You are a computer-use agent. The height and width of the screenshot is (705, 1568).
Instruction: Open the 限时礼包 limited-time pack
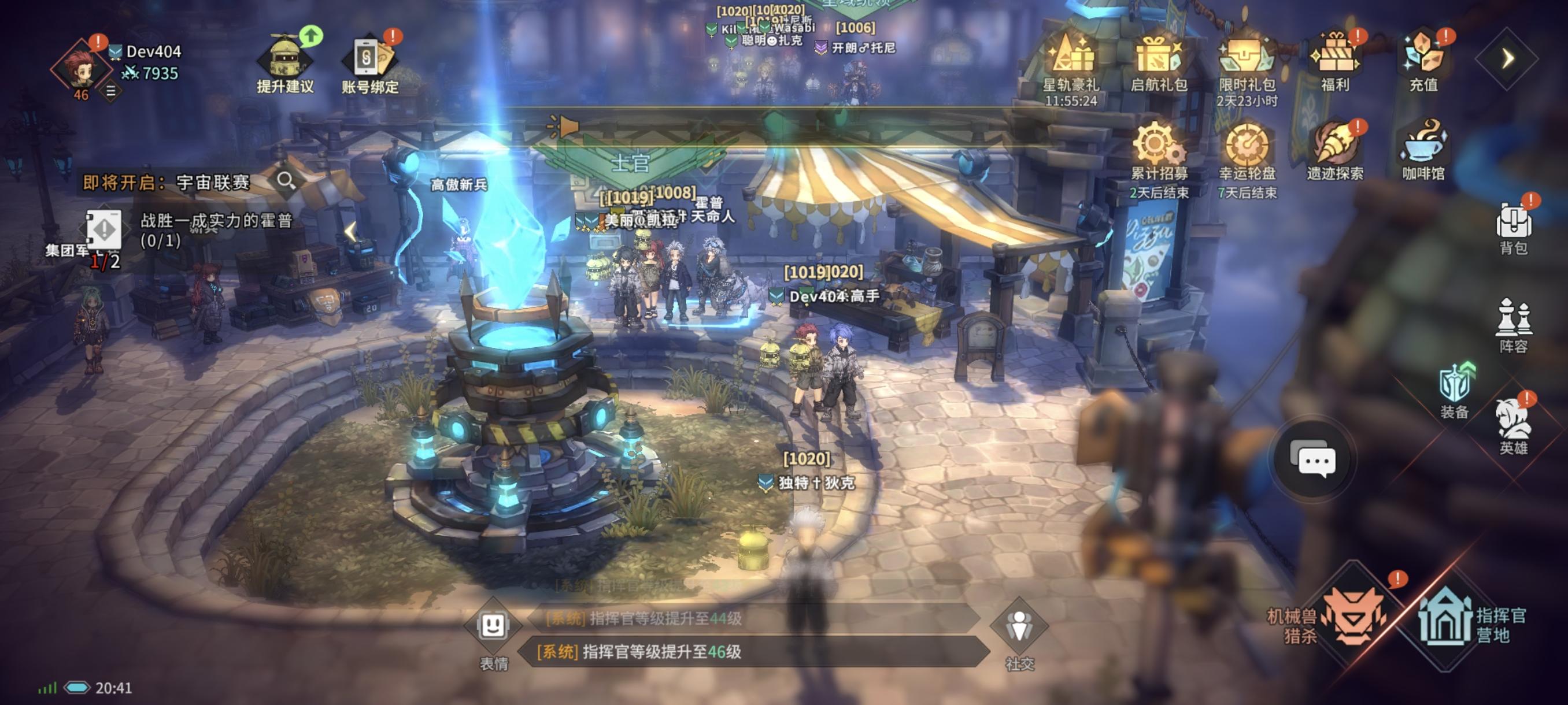(1246, 60)
